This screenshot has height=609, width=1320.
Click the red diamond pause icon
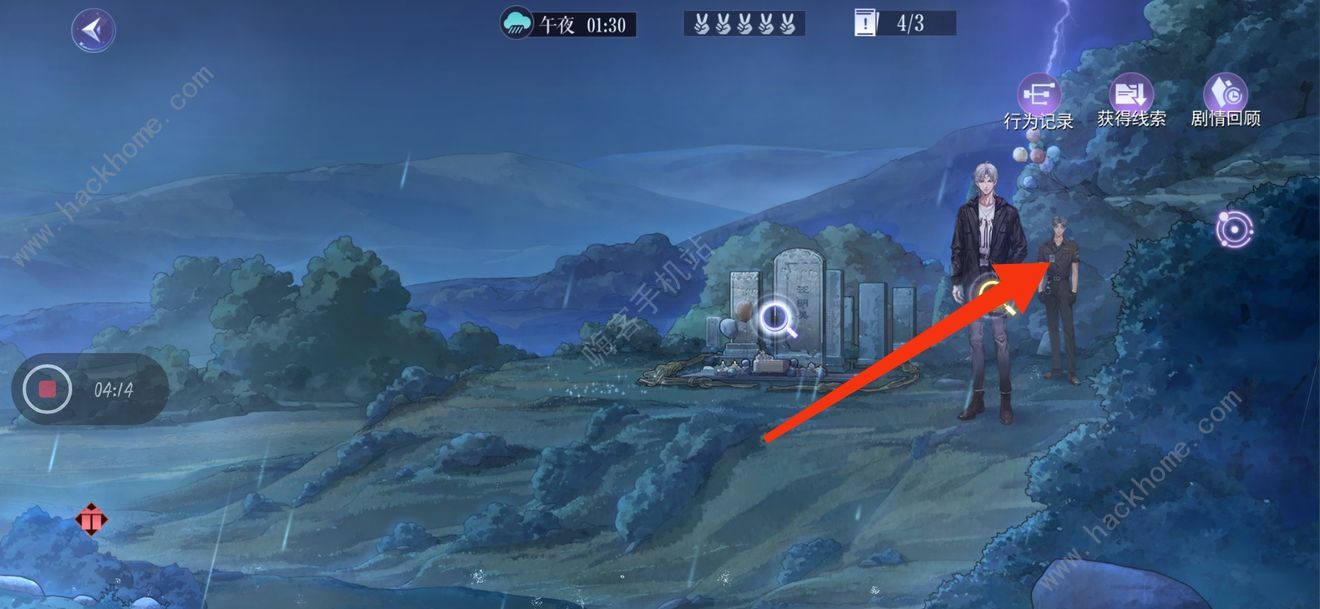pyautogui.click(x=91, y=520)
